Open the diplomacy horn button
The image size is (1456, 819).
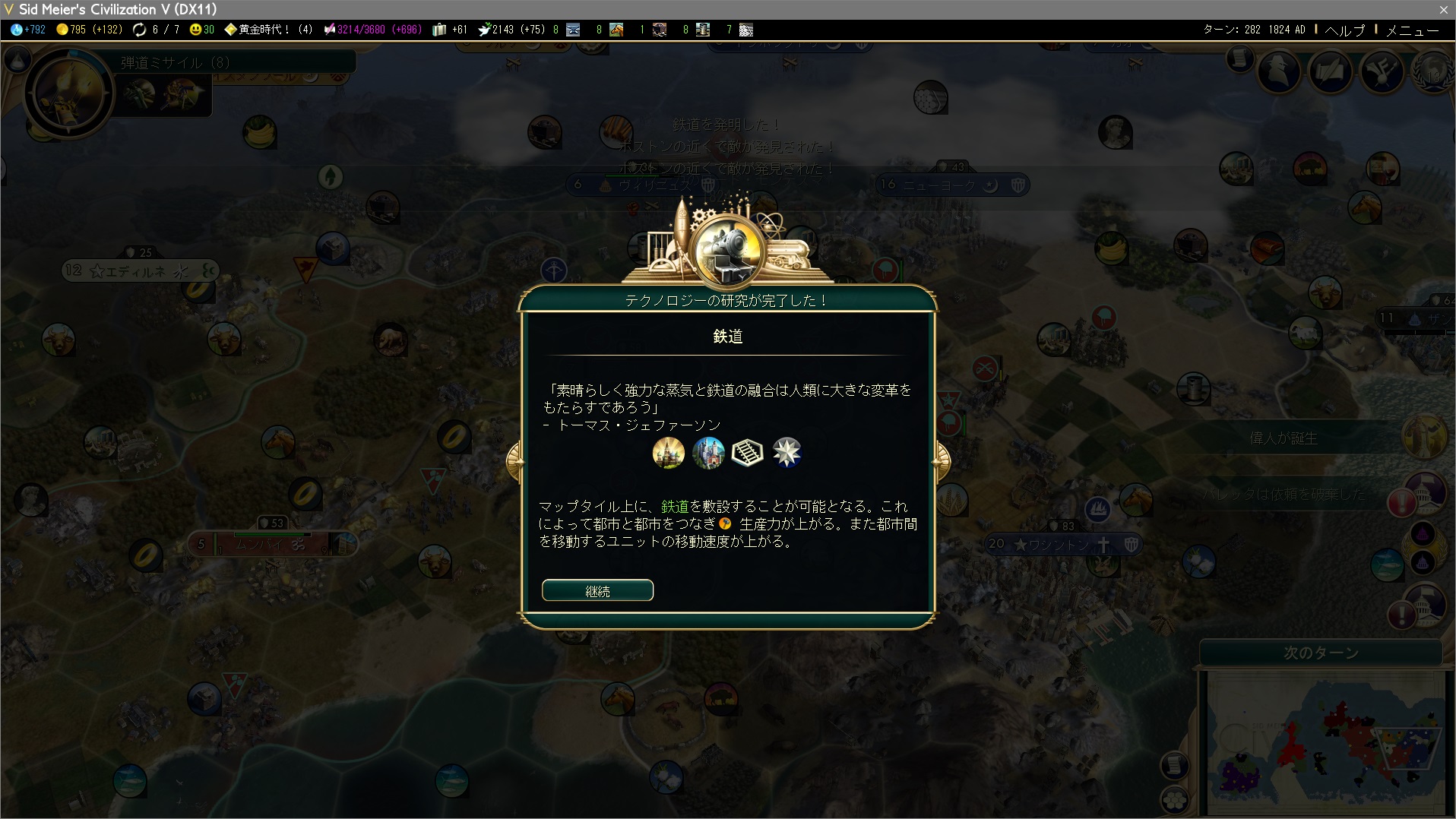[1382, 71]
